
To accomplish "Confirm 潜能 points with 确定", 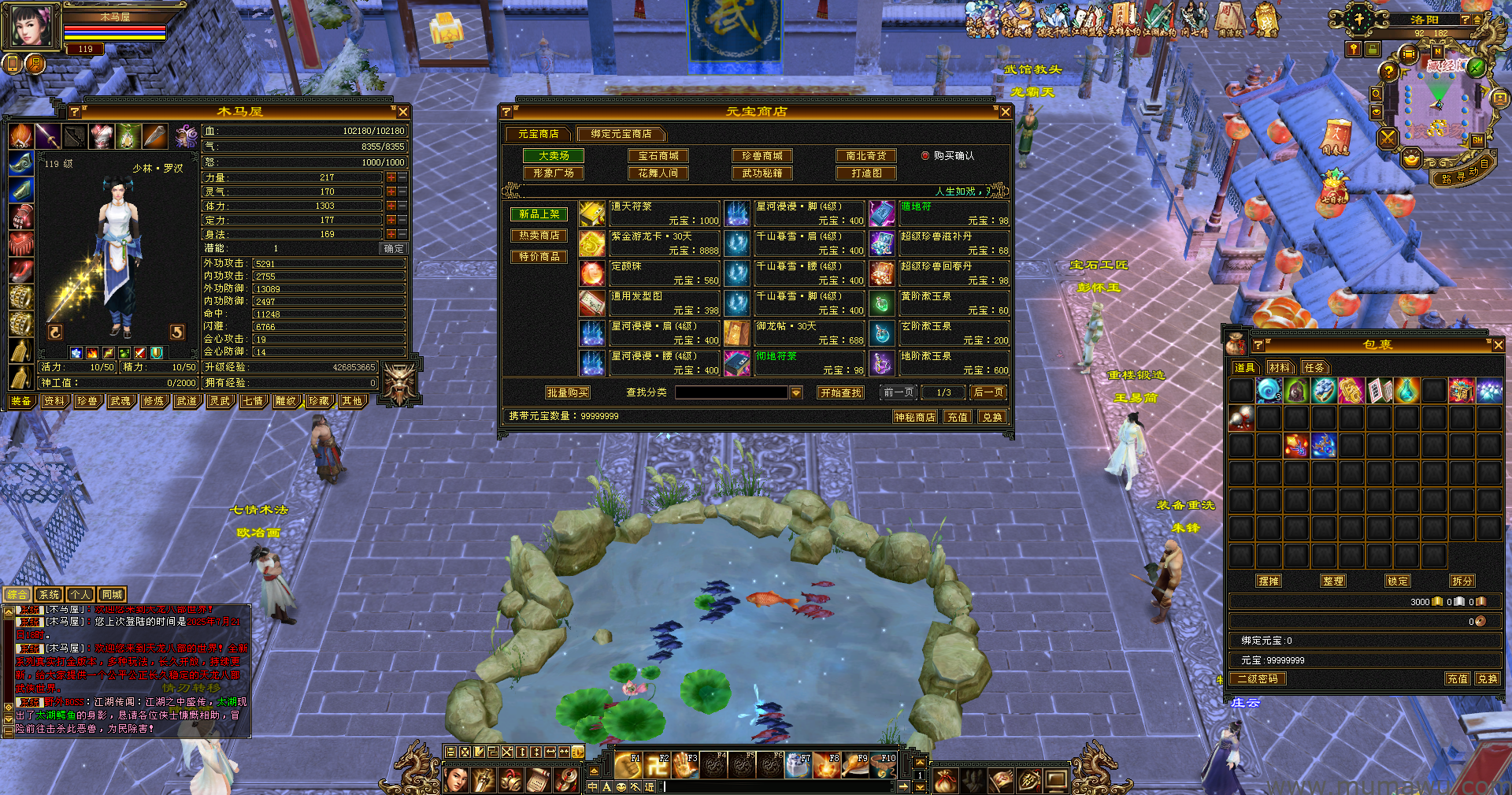I will pos(394,248).
